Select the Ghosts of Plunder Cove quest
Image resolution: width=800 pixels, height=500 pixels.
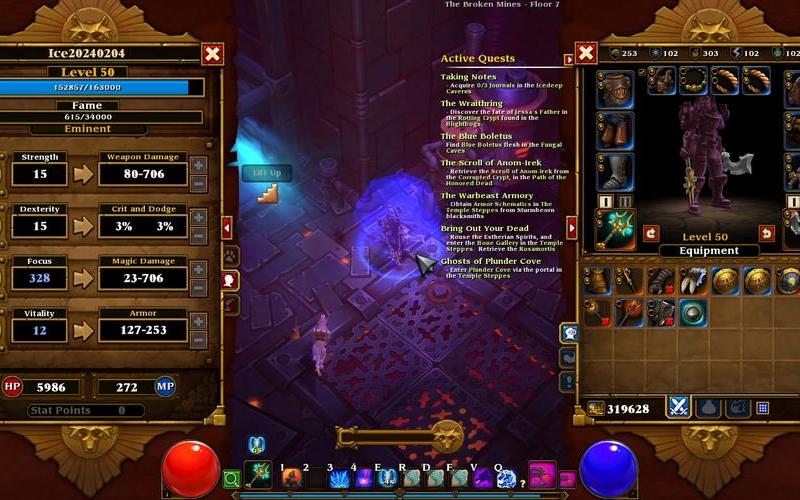click(x=490, y=261)
